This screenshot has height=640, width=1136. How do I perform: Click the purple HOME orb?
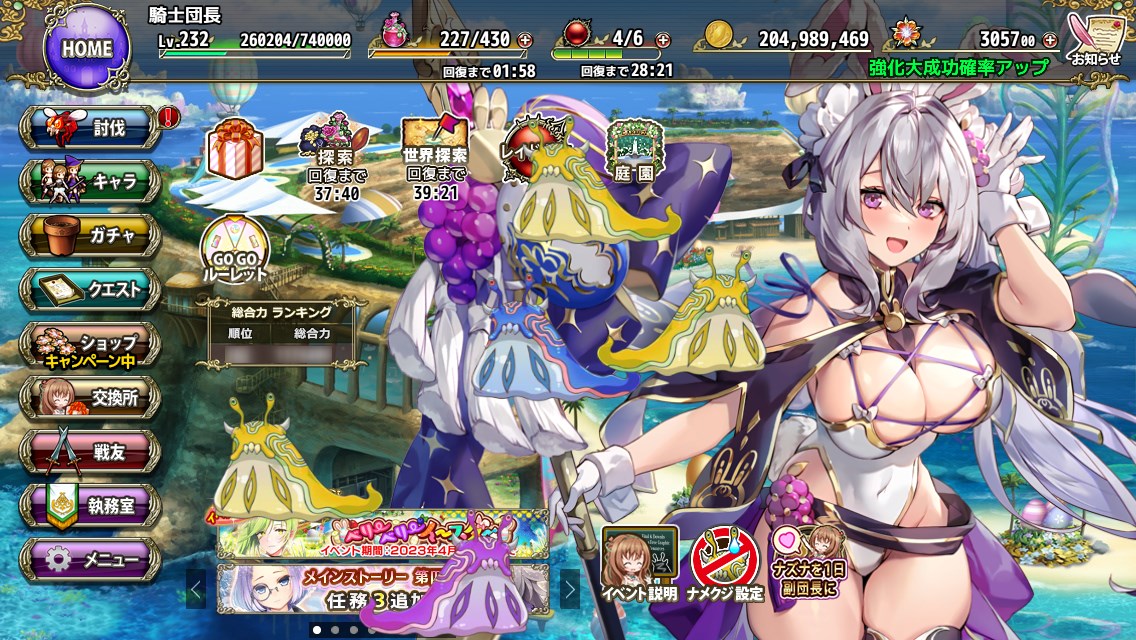click(87, 46)
